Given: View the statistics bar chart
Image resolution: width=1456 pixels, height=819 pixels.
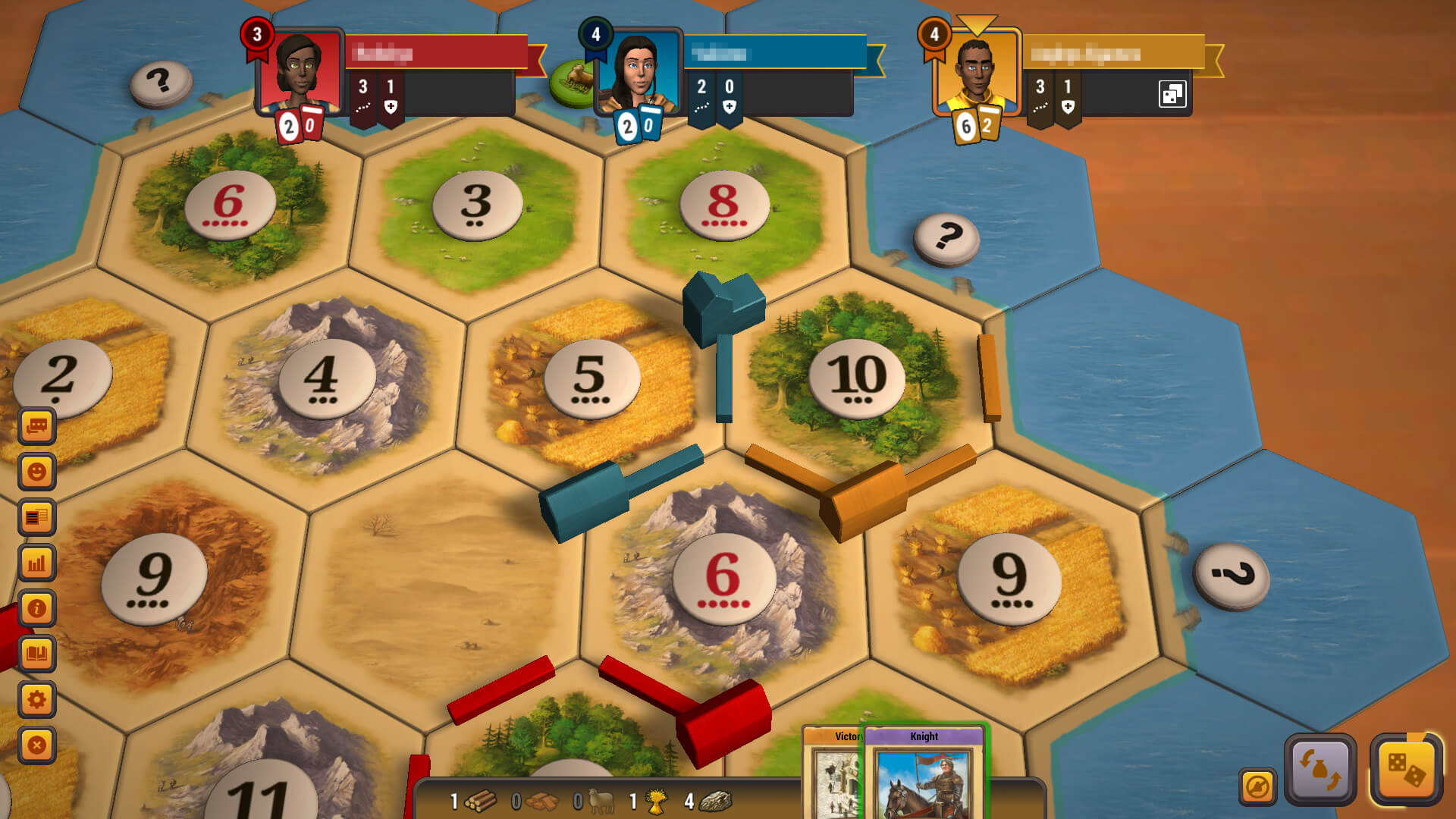Looking at the screenshot, I should click(x=36, y=563).
